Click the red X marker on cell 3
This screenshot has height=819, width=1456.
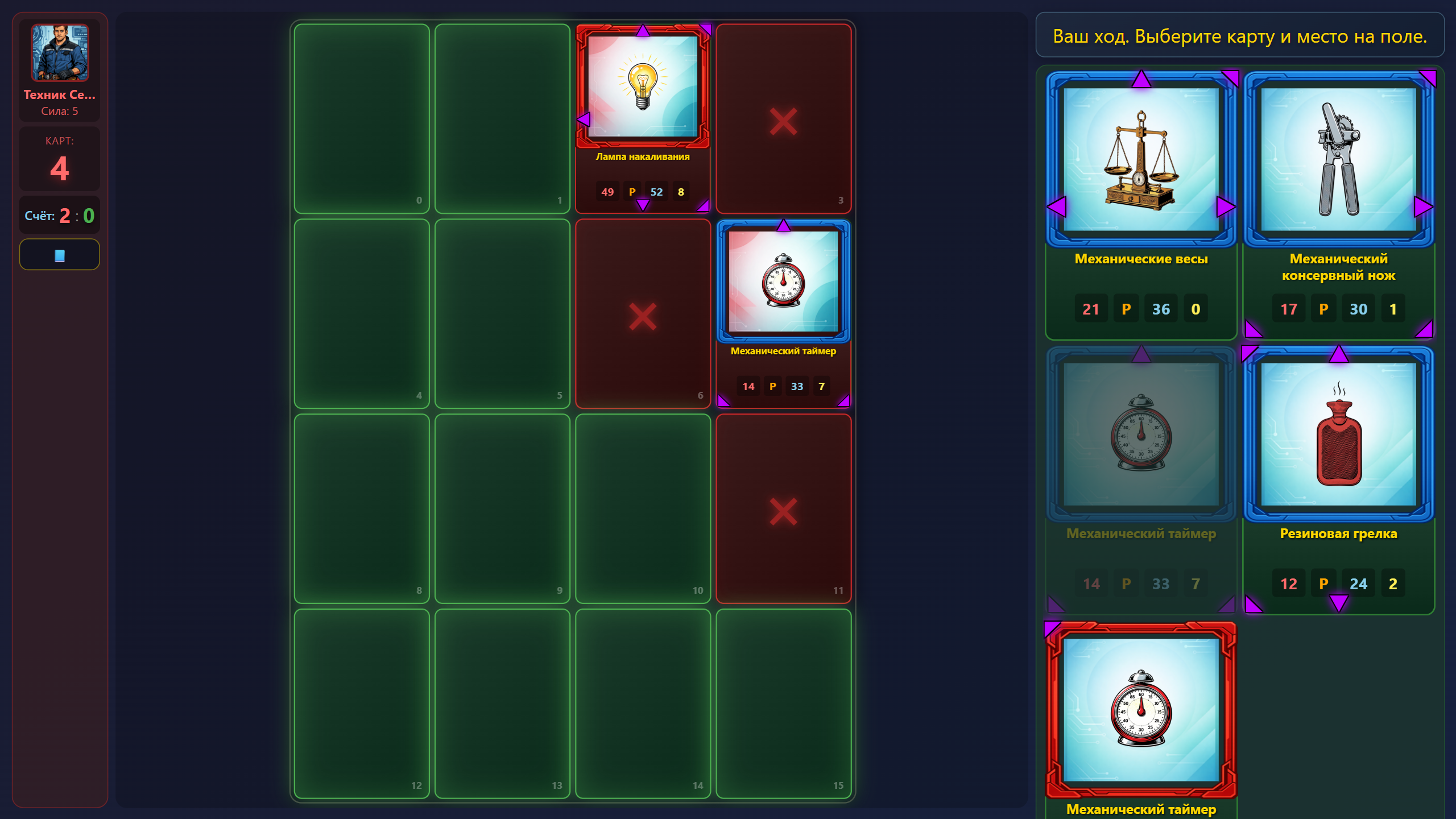coord(784,121)
